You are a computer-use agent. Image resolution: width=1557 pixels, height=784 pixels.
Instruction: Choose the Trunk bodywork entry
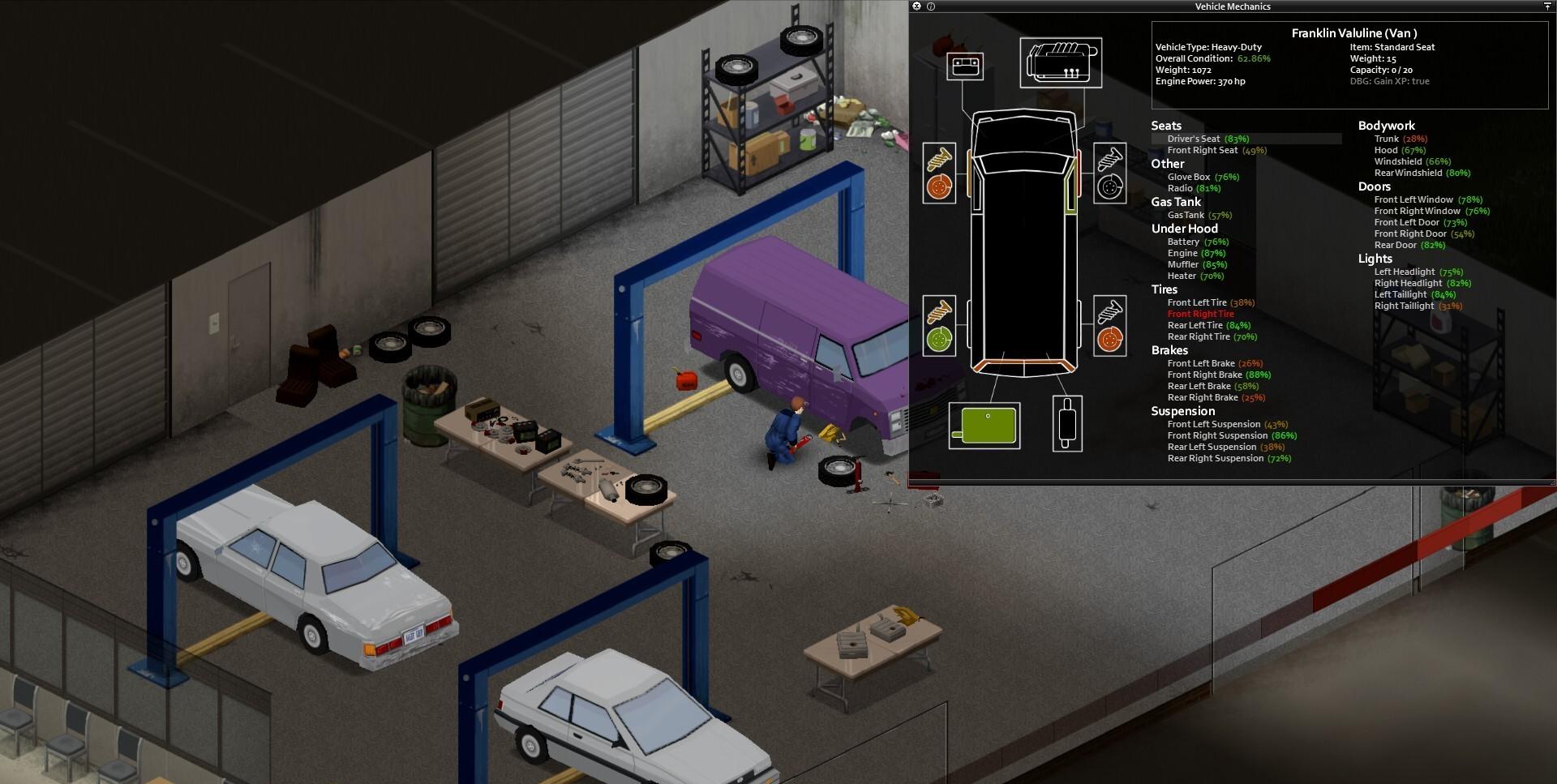point(1387,139)
